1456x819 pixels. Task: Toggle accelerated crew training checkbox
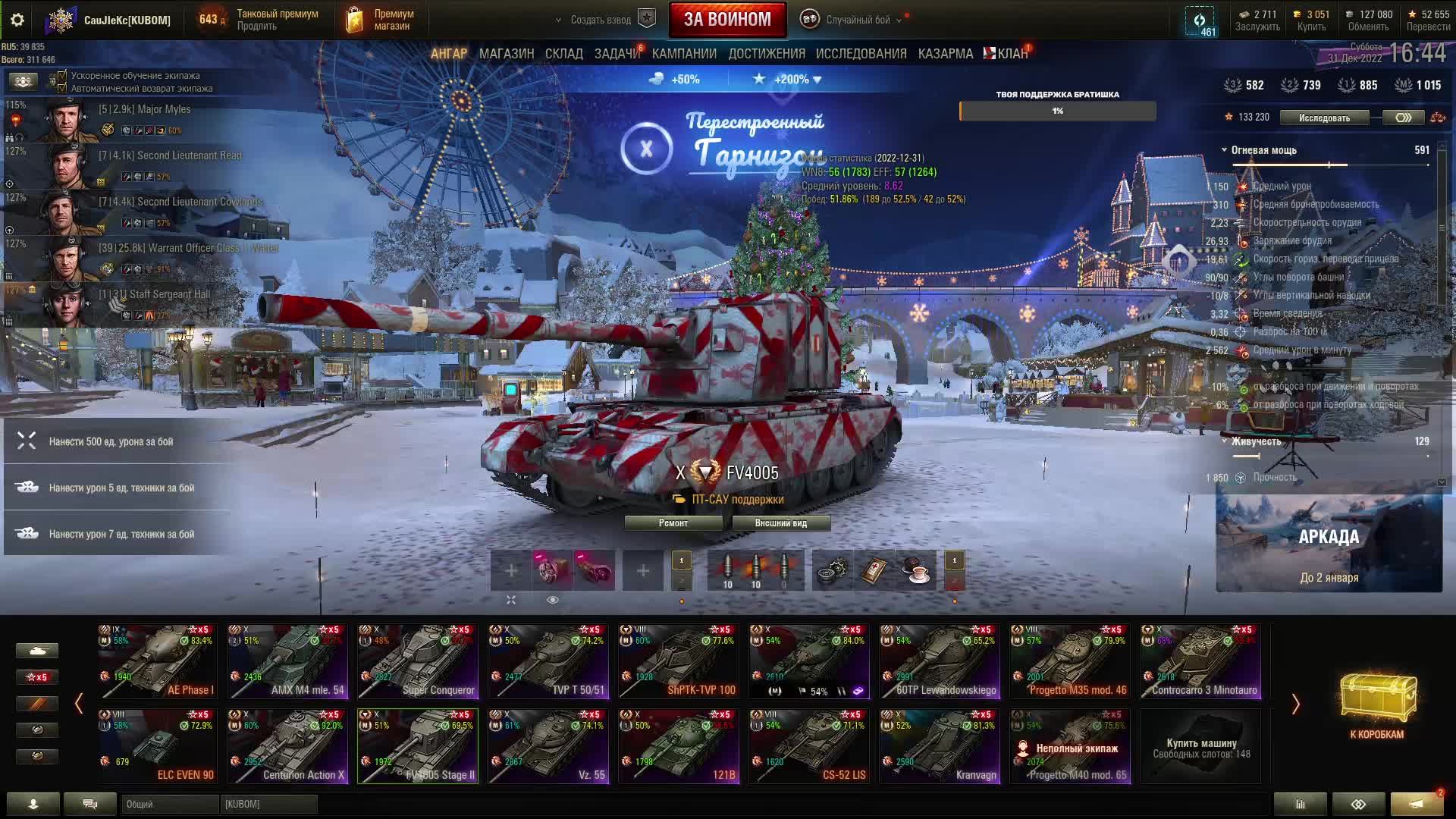[x=63, y=76]
